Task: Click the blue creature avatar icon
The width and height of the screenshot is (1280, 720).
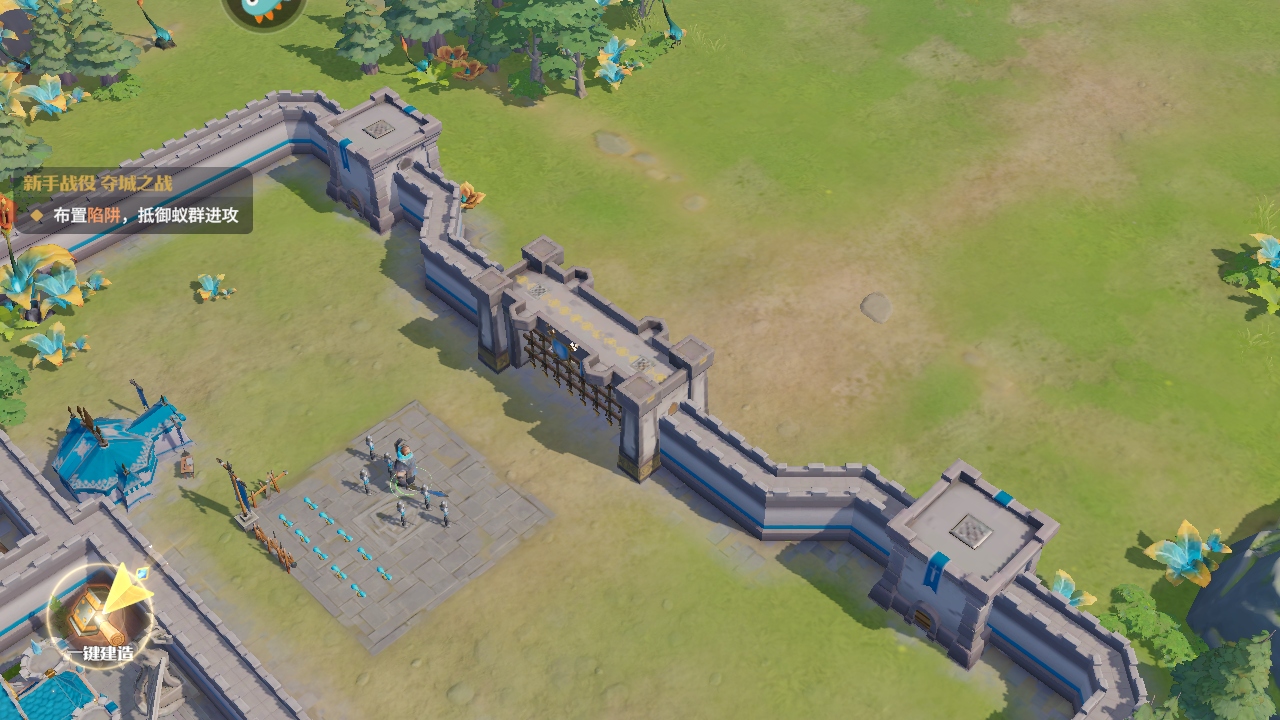Action: (x=263, y=10)
